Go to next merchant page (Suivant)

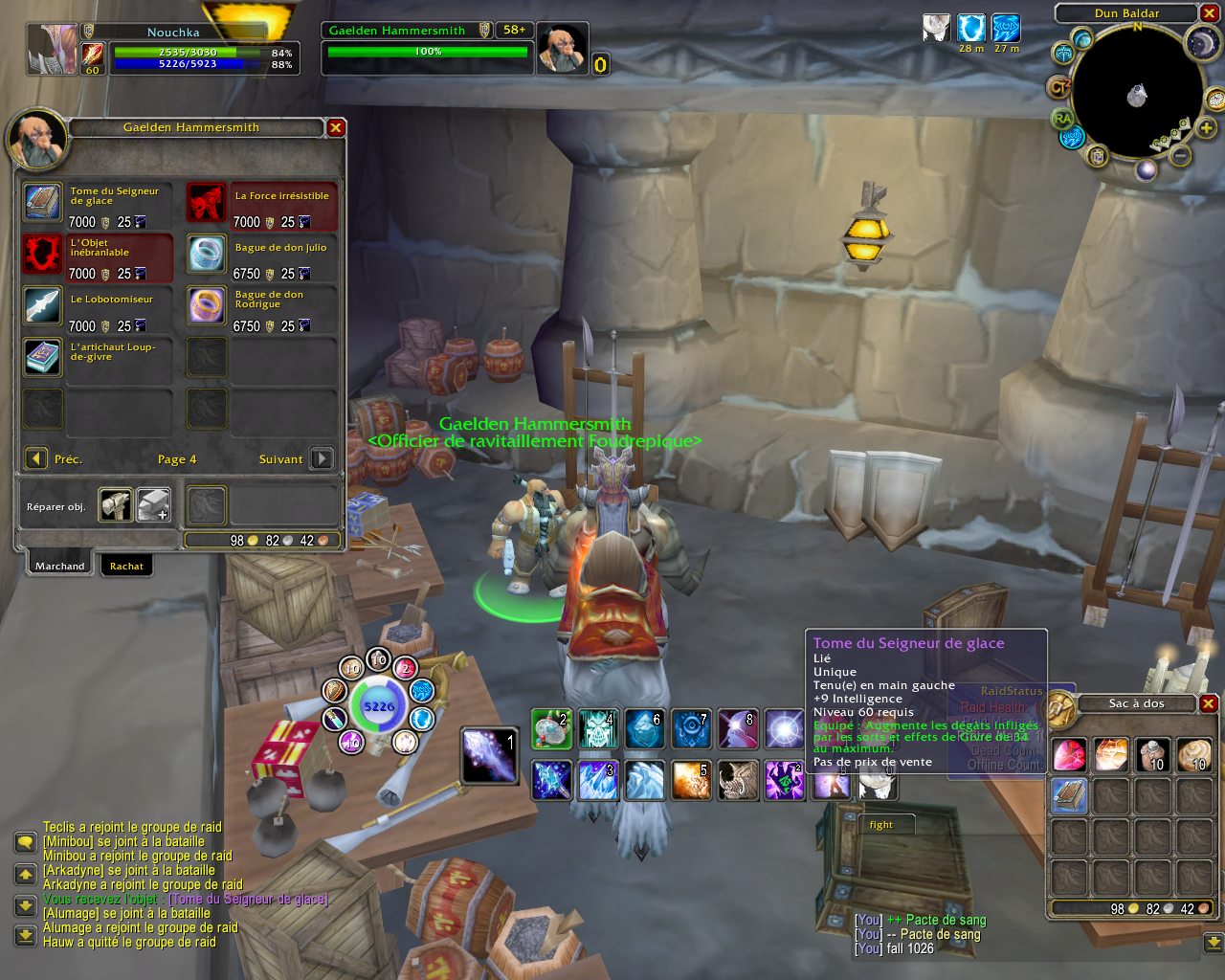(323, 458)
